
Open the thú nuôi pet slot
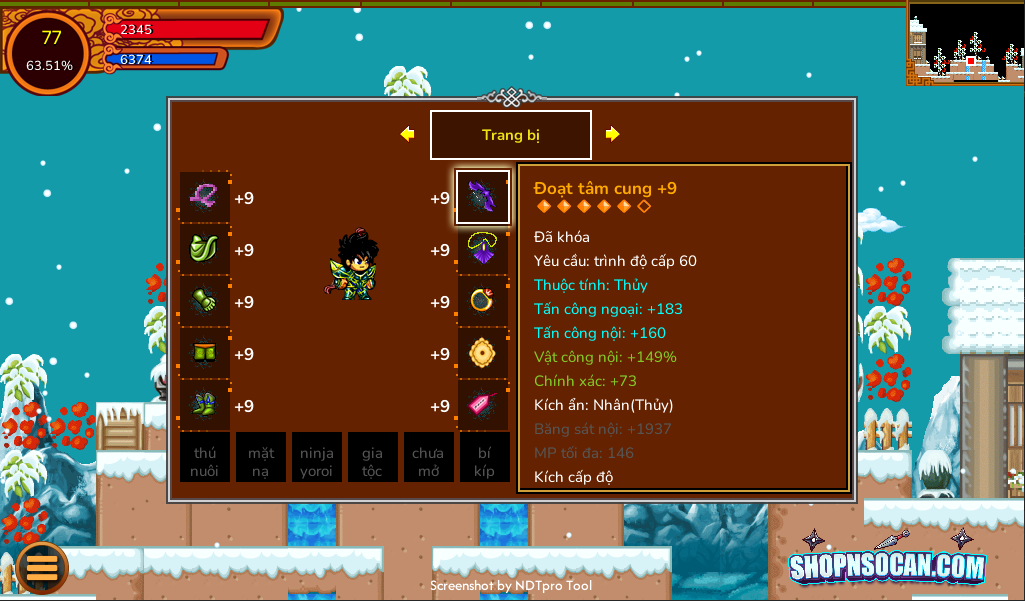click(x=205, y=458)
